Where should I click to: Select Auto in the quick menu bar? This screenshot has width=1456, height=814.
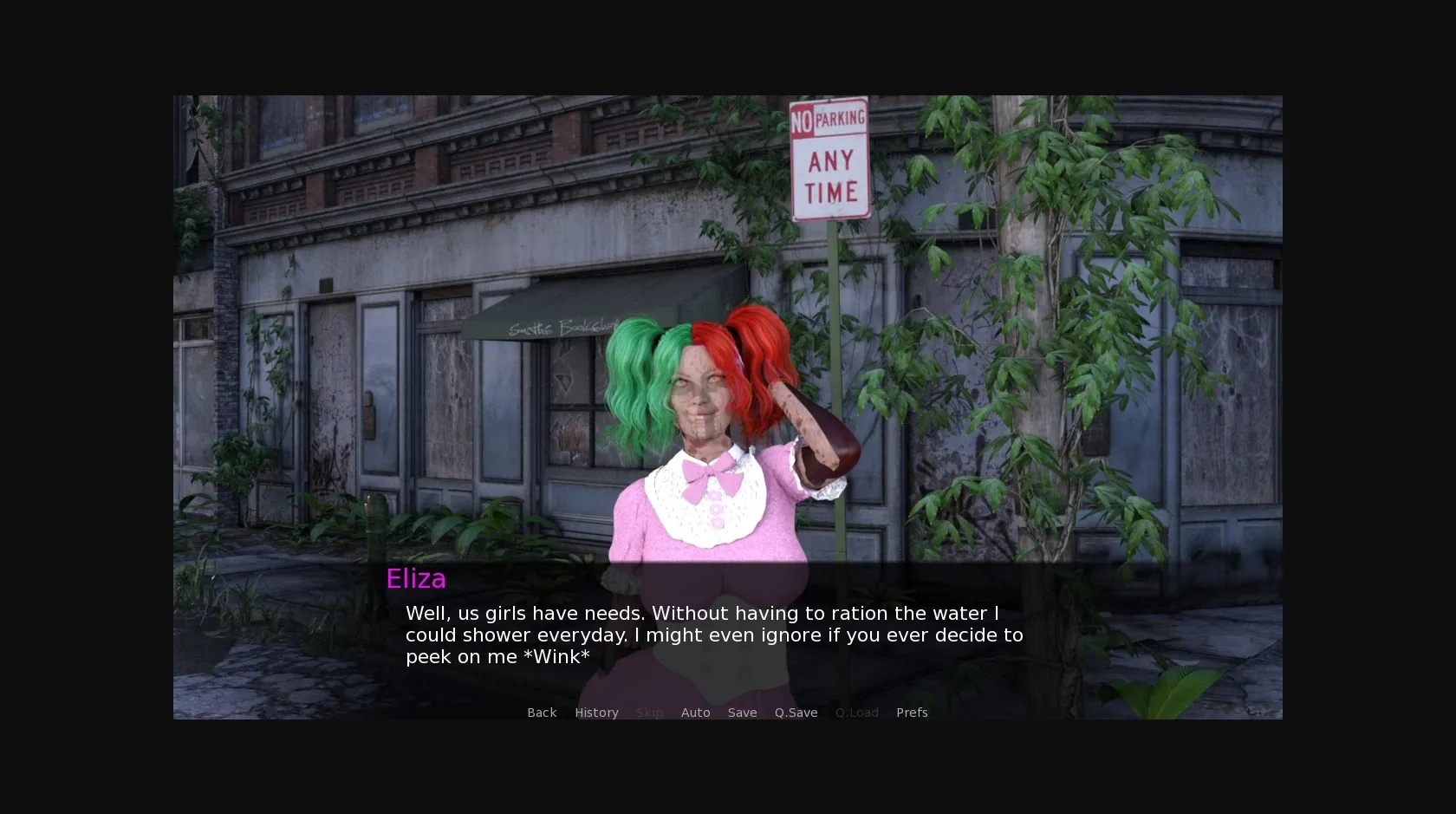pos(696,712)
